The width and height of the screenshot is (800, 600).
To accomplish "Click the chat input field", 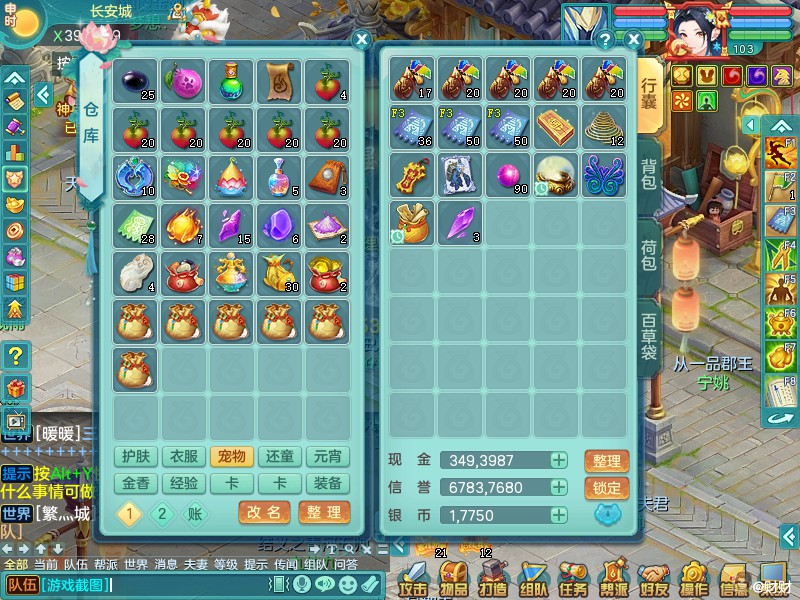I will (160, 585).
